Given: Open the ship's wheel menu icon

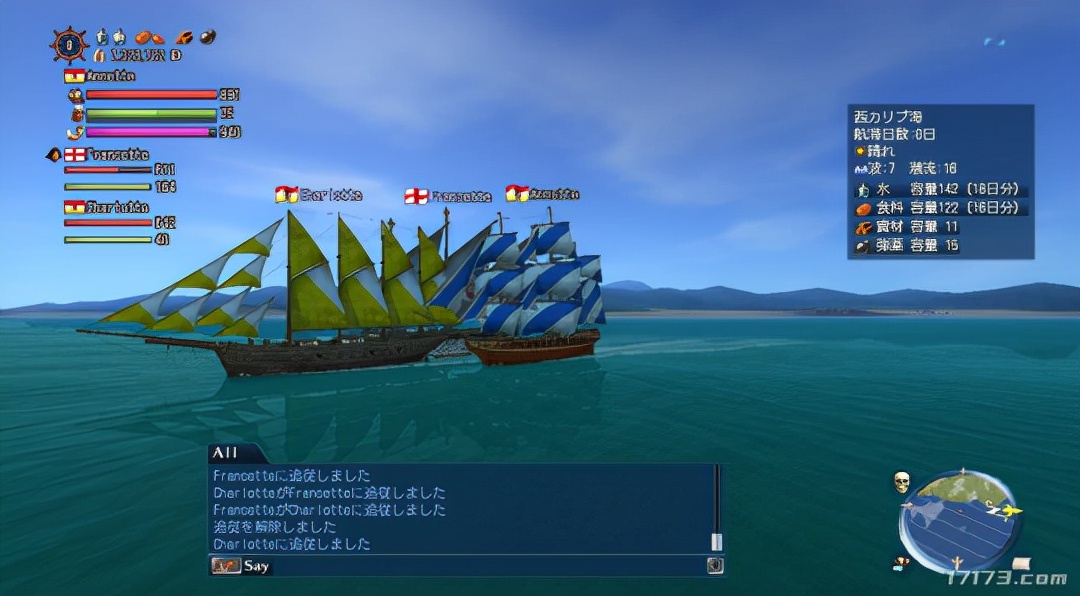Looking at the screenshot, I should click(x=69, y=44).
